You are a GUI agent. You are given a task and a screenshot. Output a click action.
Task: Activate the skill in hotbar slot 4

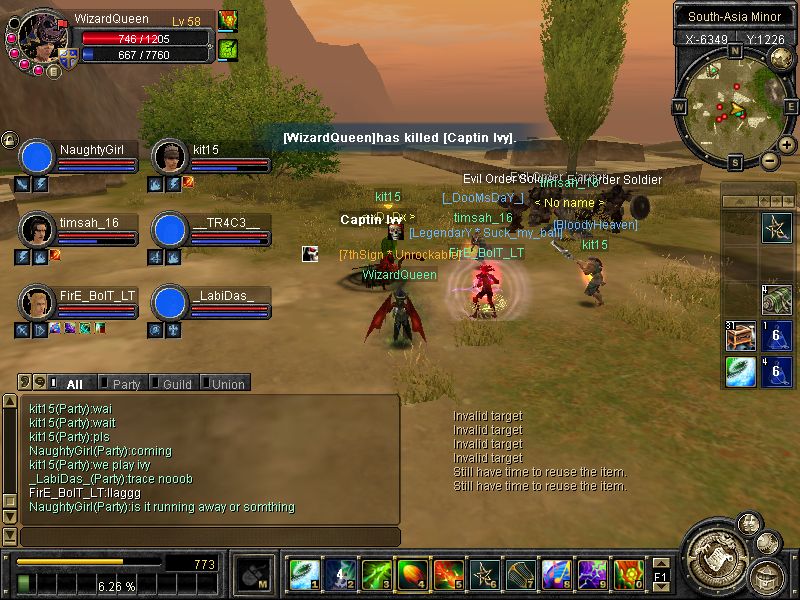tap(411, 574)
